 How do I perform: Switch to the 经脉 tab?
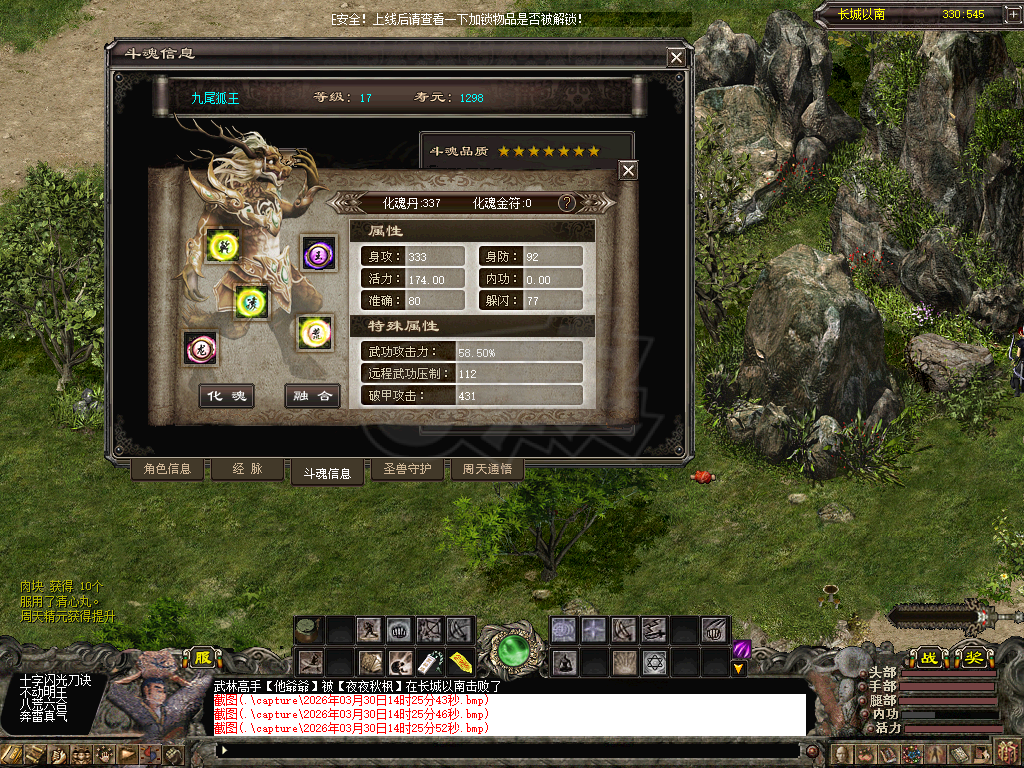click(247, 468)
